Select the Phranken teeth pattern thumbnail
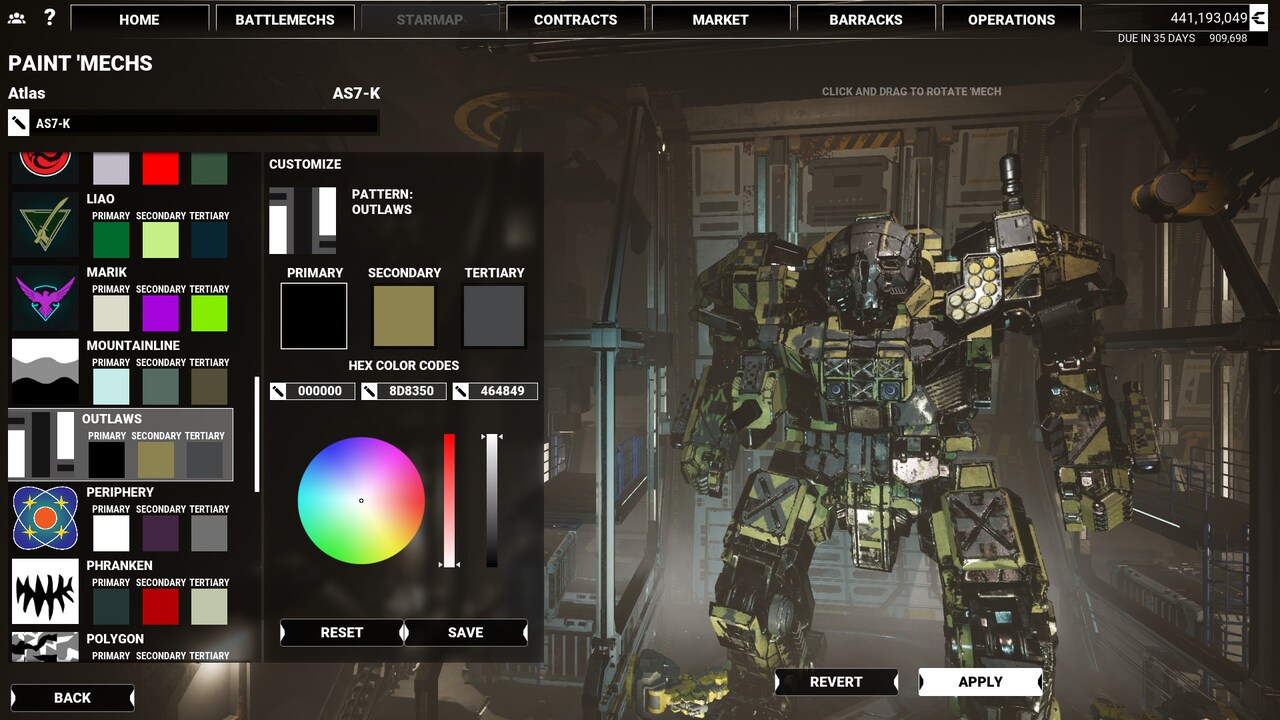The image size is (1280, 720). point(45,592)
